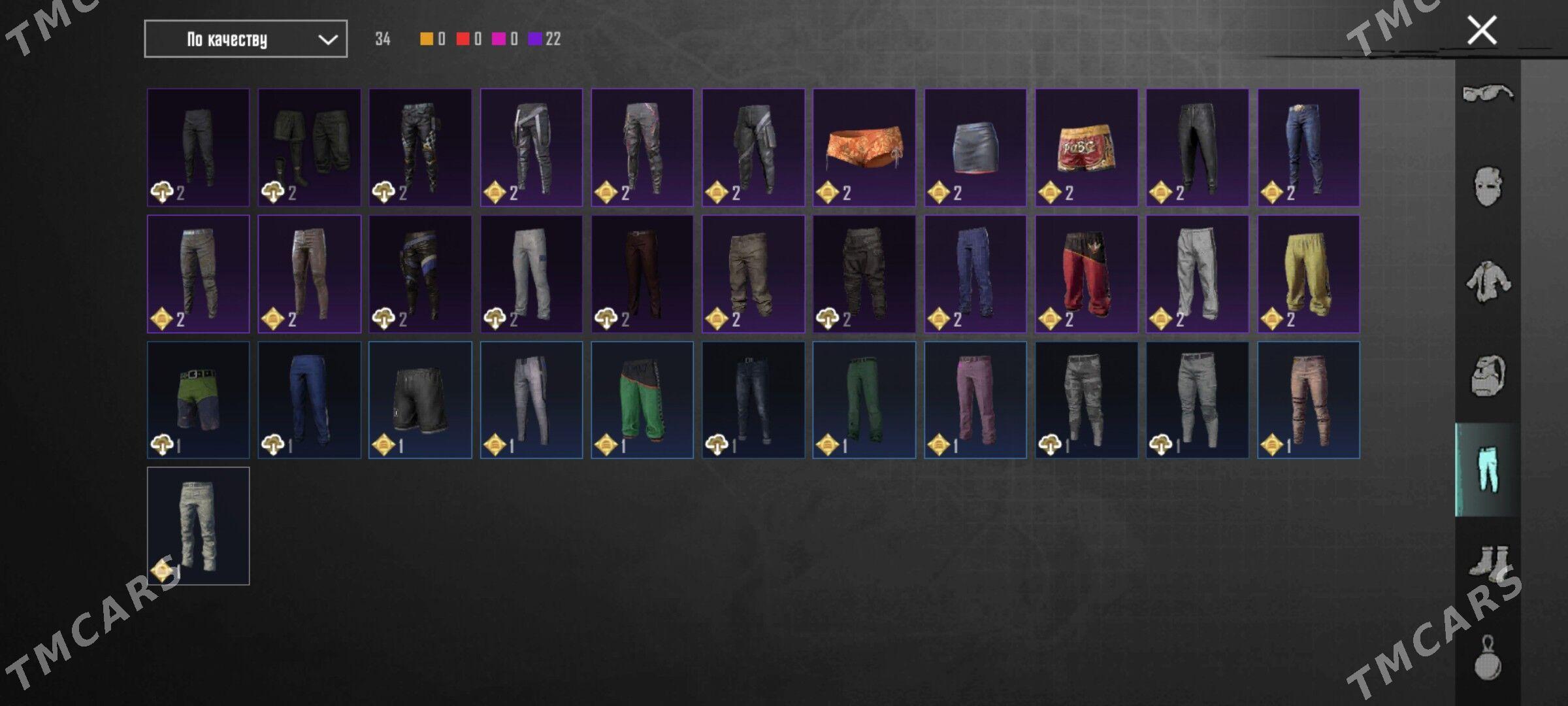This screenshot has height=706, width=1568.
Task: Open the "По качеству" sort dropdown
Action: tap(246, 39)
